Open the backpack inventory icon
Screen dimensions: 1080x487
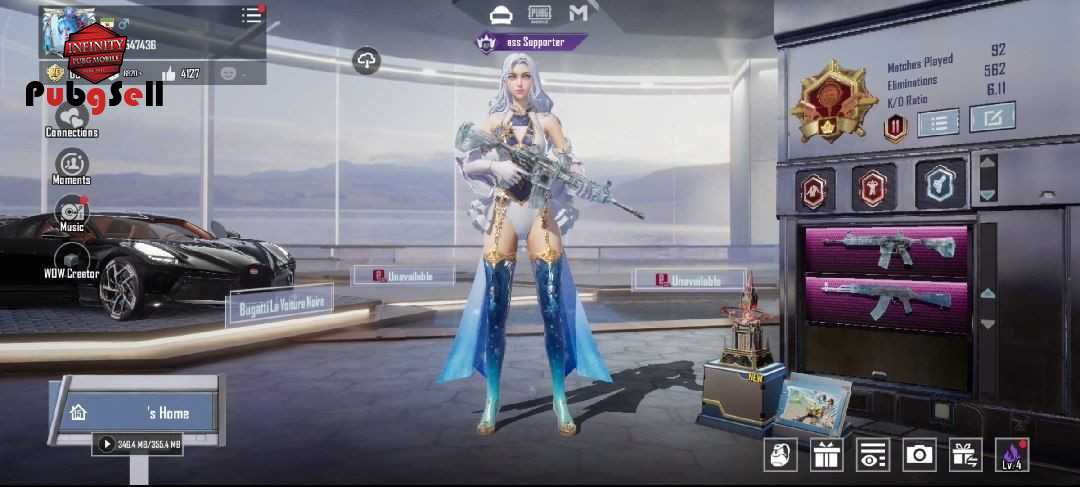pos(781,455)
